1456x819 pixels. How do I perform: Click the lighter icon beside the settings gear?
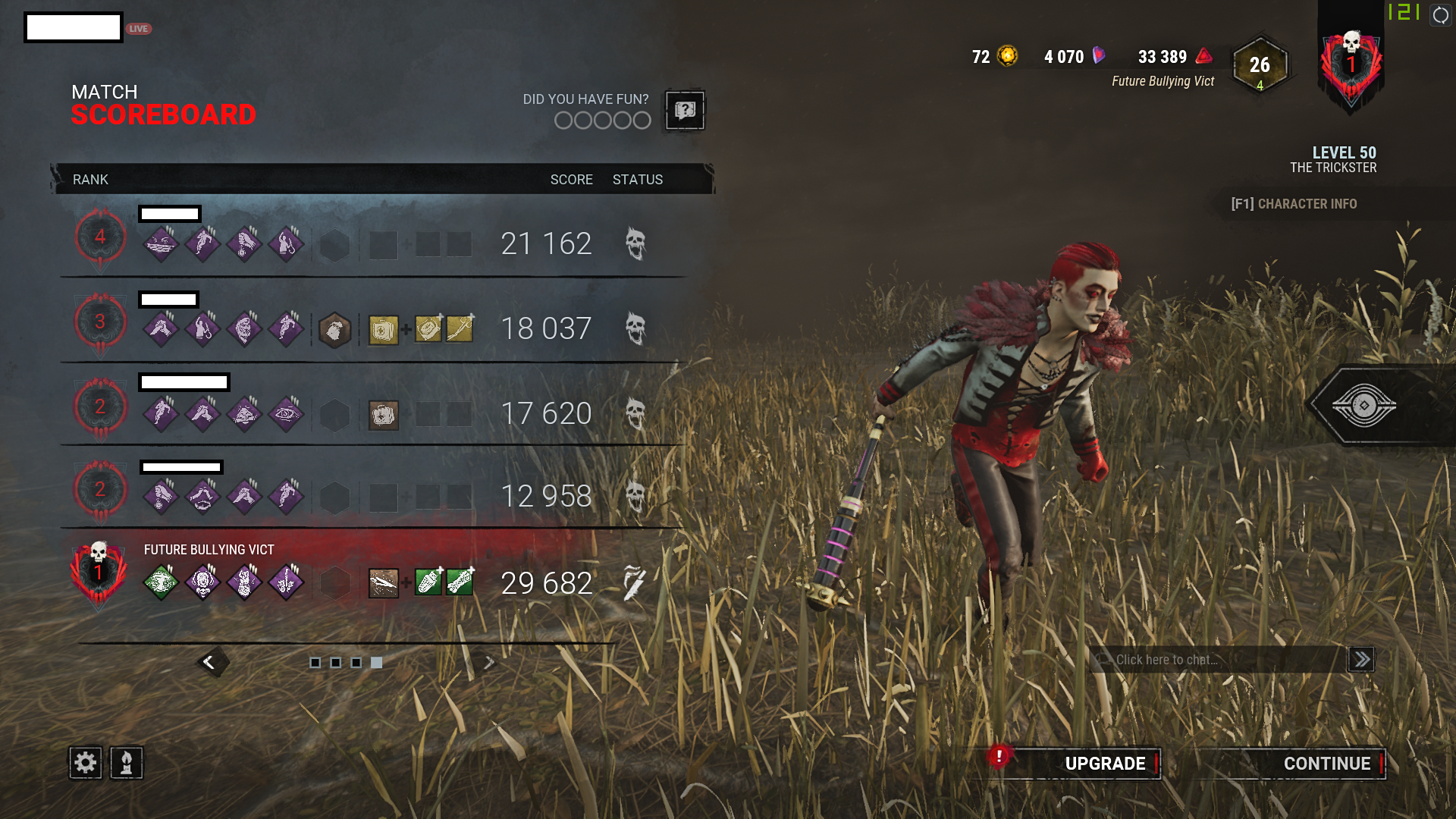[x=126, y=762]
